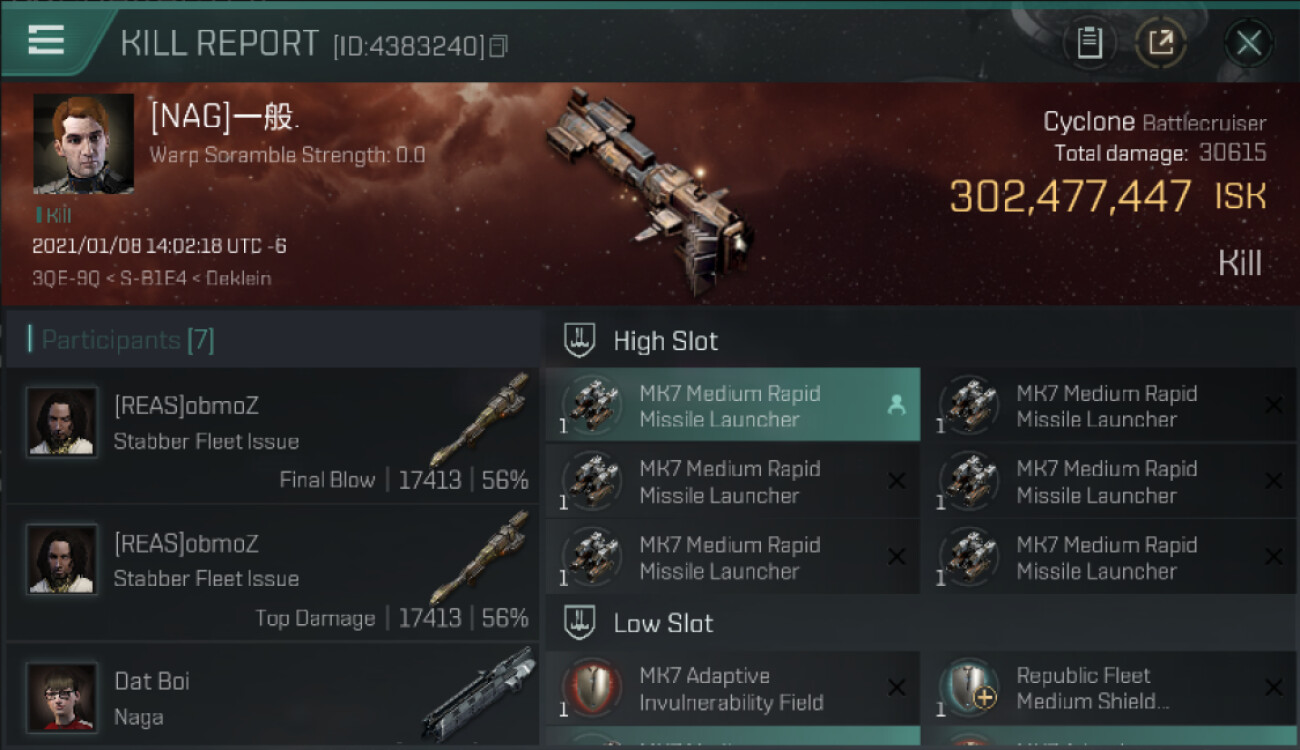Viewport: 1300px width, 750px height.
Task: Select the highlighted MK7 Medium Rapid Missile Launcher
Action: coord(732,405)
